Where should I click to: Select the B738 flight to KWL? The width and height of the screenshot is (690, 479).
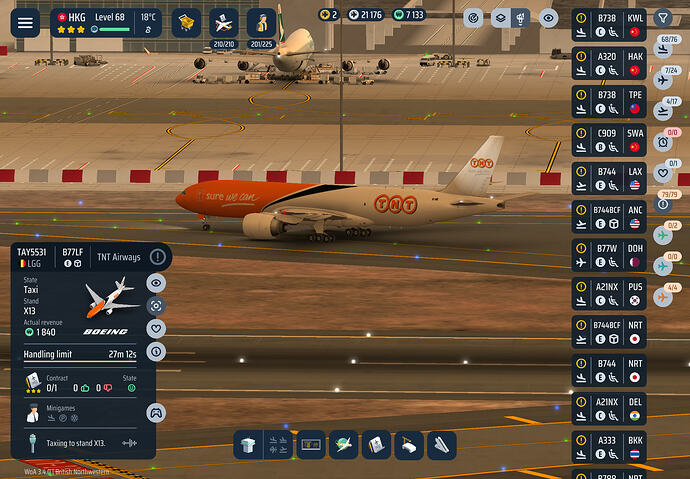(608, 25)
